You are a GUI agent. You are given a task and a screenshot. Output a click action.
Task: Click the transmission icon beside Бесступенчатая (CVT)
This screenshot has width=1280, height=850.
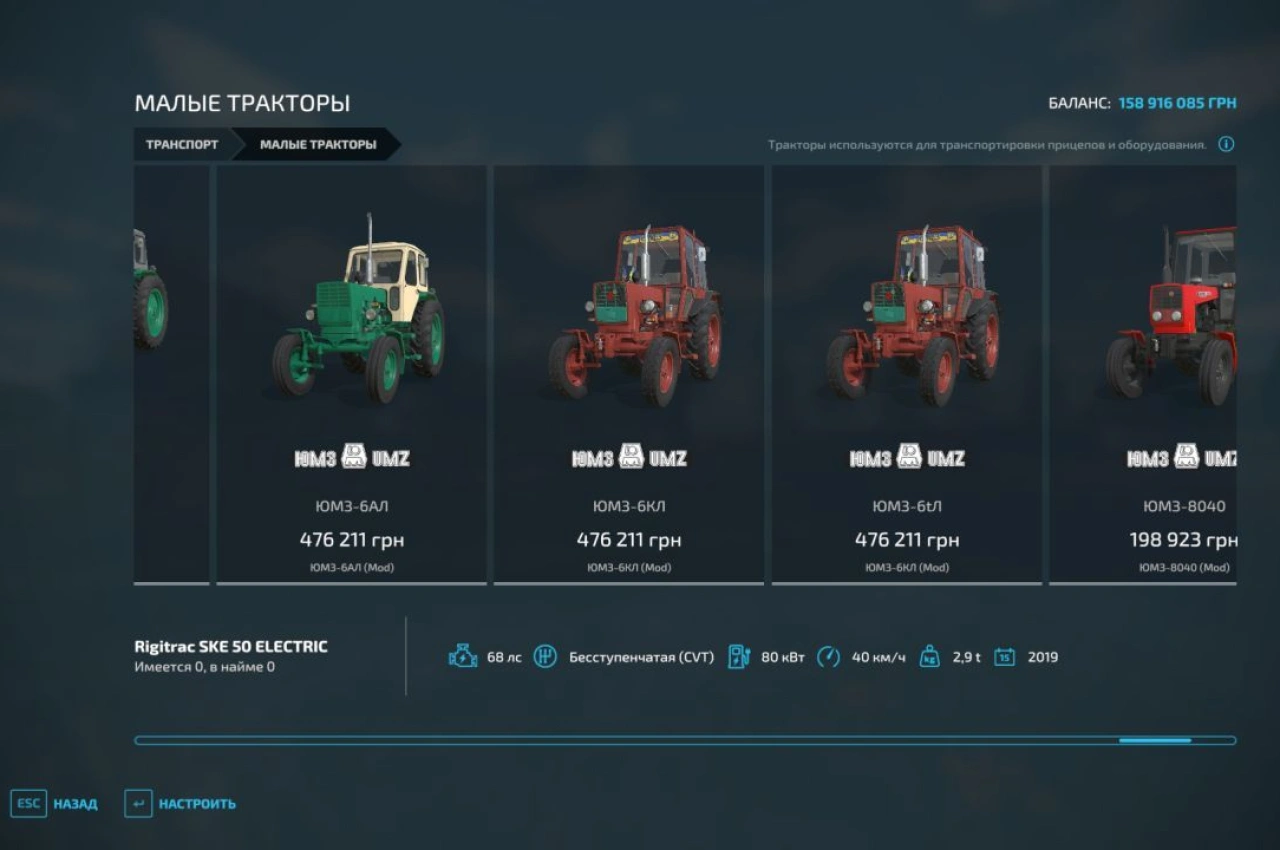(543, 657)
